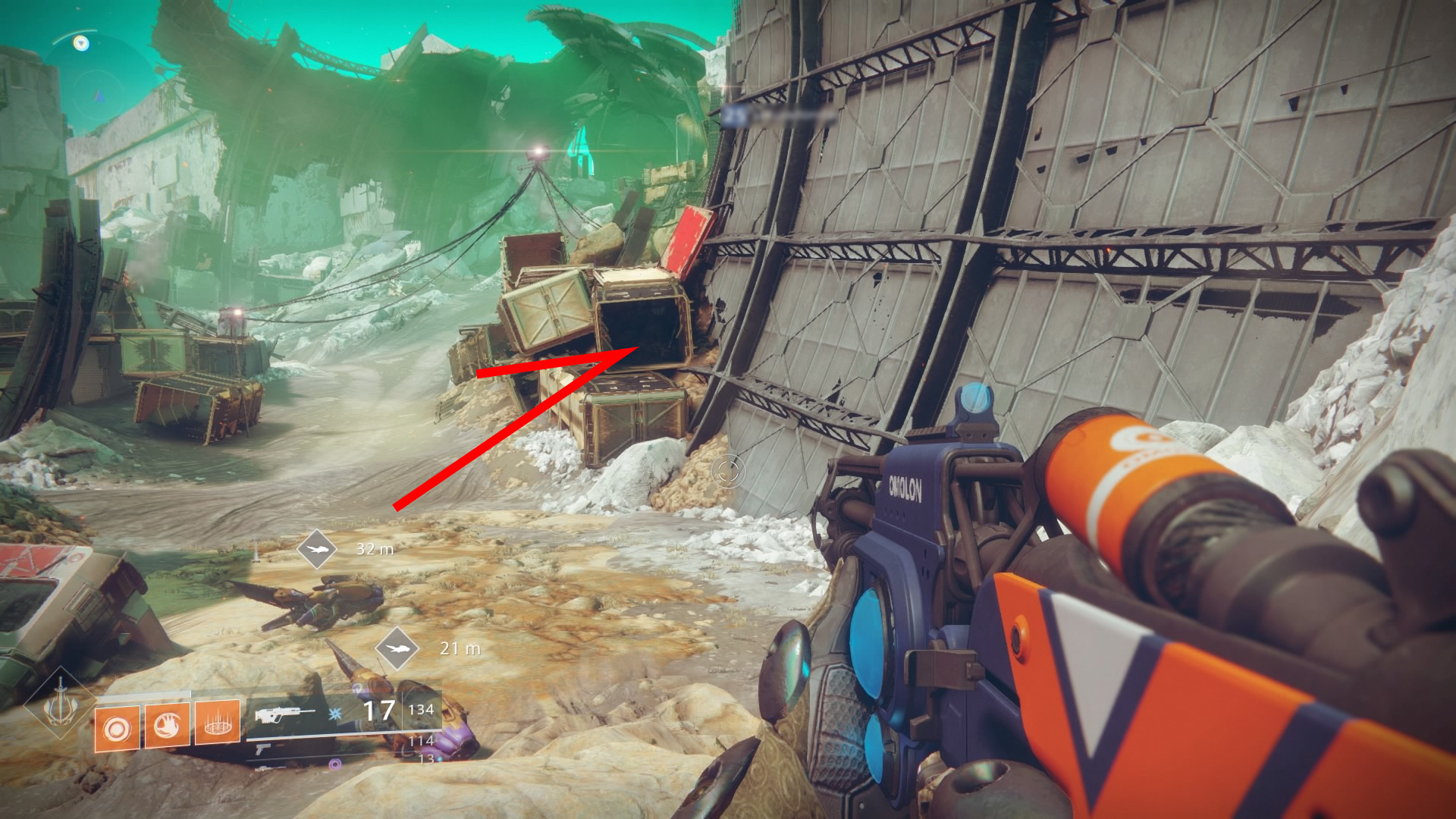
Task: Activate the sword super ability icon
Action: point(60,705)
